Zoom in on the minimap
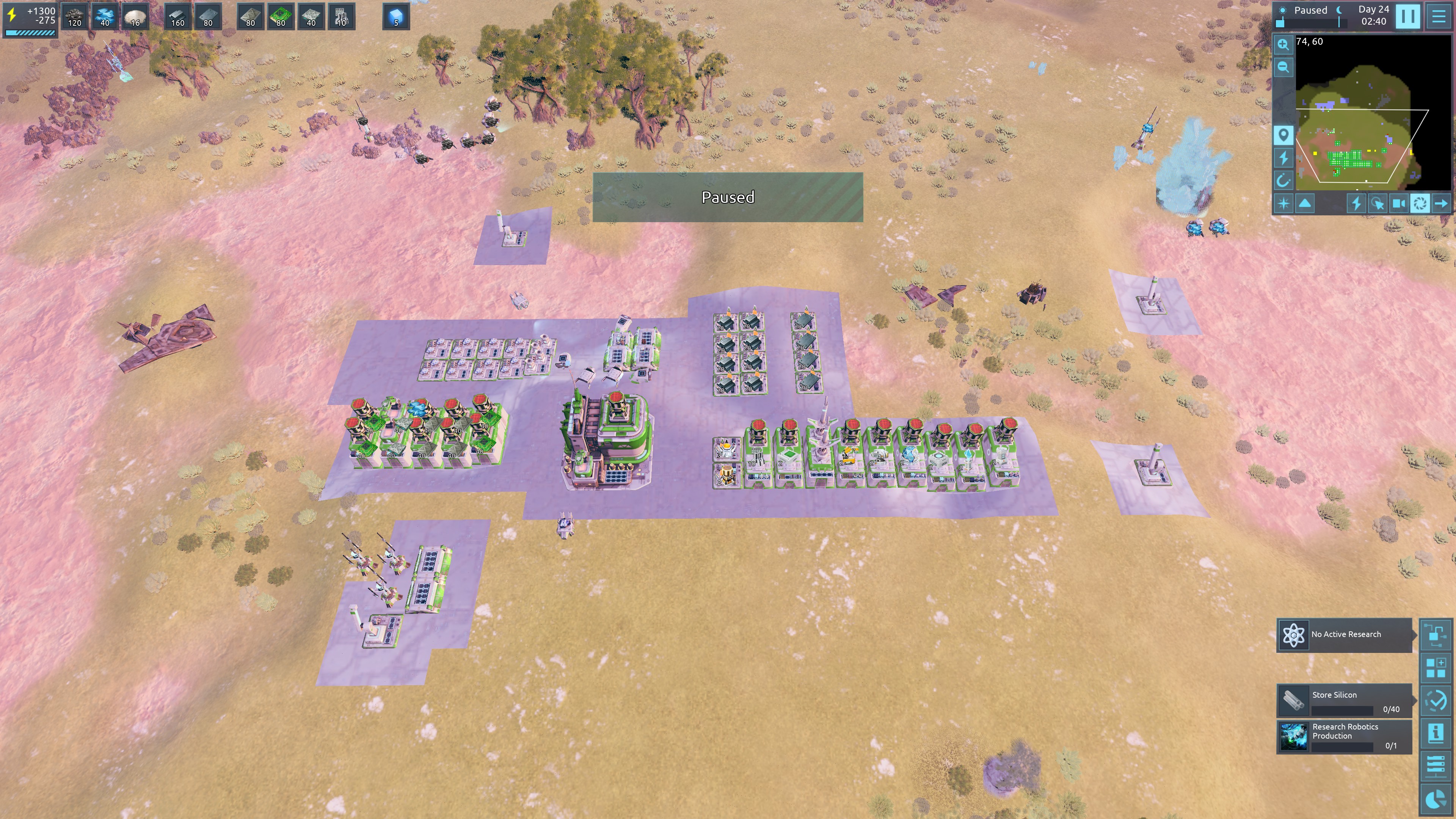Viewport: 1456px width, 819px height. pyautogui.click(x=1283, y=45)
